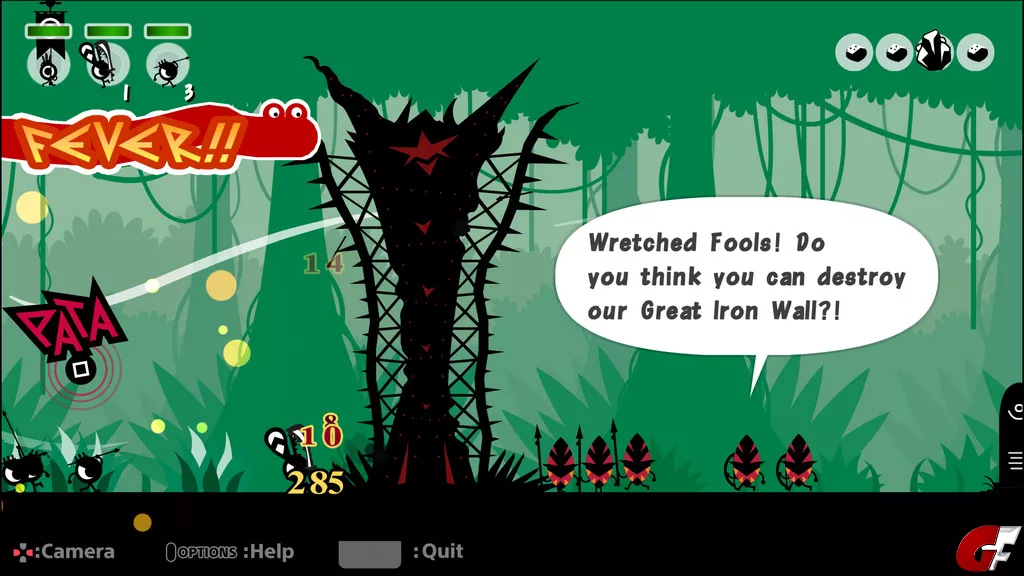
Task: Click the large crystal ore loot icon
Action: (935, 51)
